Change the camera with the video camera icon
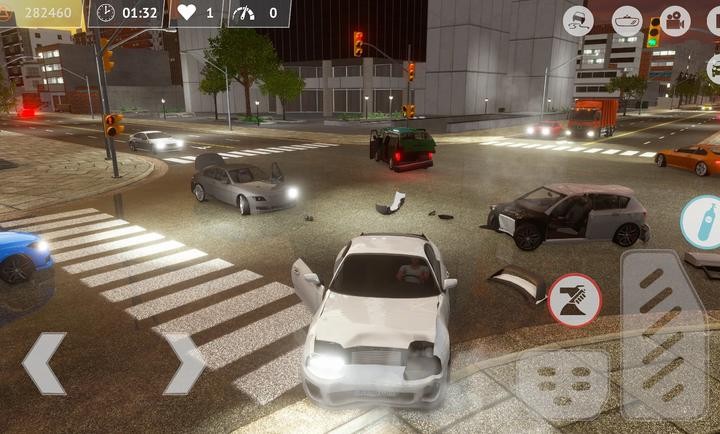This screenshot has height=434, width=720. point(675,20)
